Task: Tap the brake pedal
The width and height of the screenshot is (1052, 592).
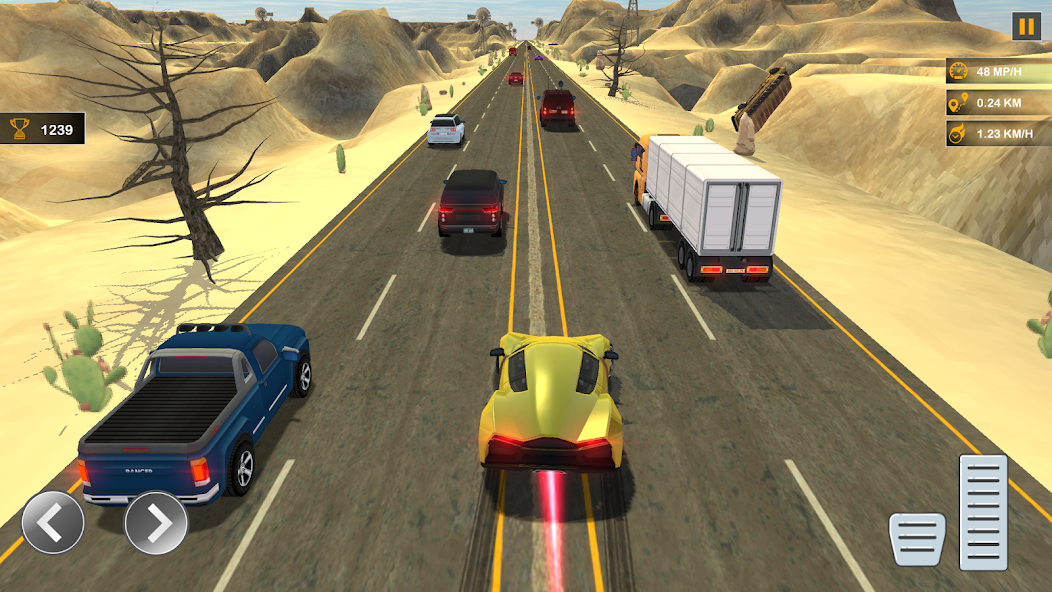Action: coord(917,539)
